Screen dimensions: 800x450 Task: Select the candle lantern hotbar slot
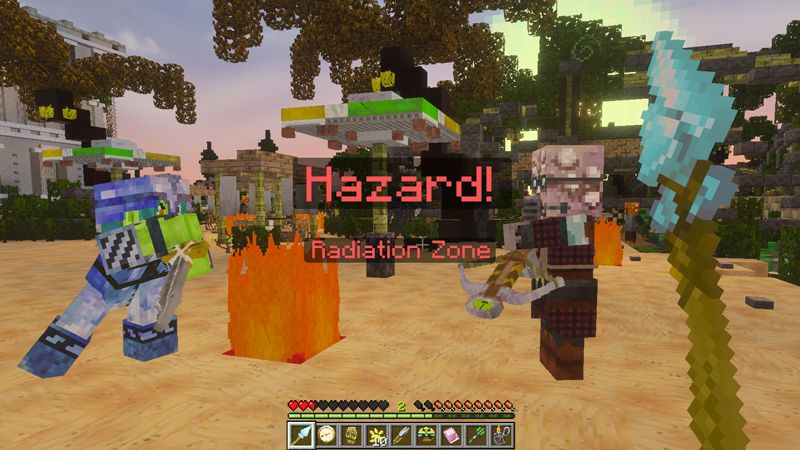(x=500, y=435)
